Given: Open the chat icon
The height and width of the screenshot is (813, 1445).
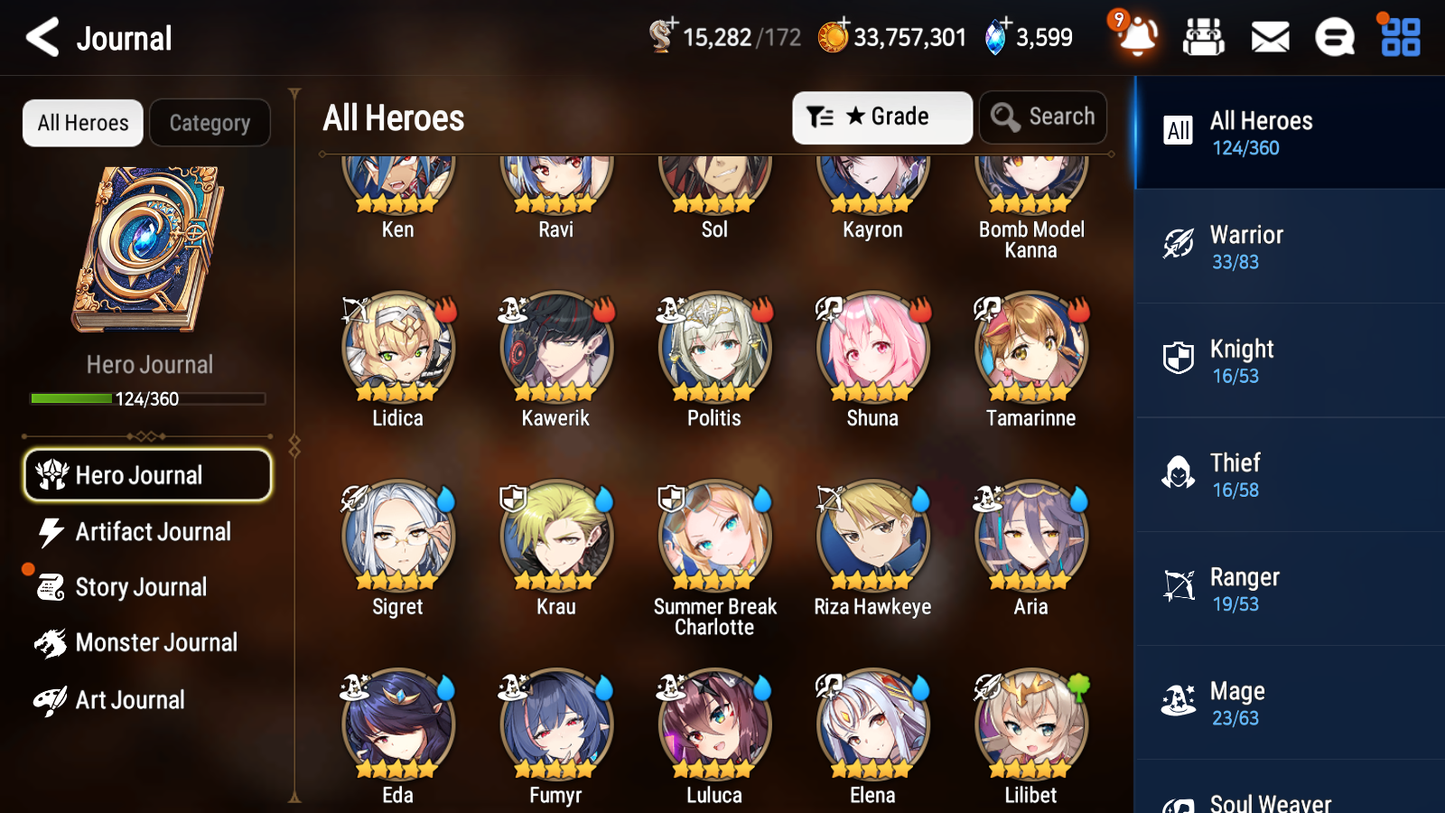Looking at the screenshot, I should click(x=1334, y=36).
